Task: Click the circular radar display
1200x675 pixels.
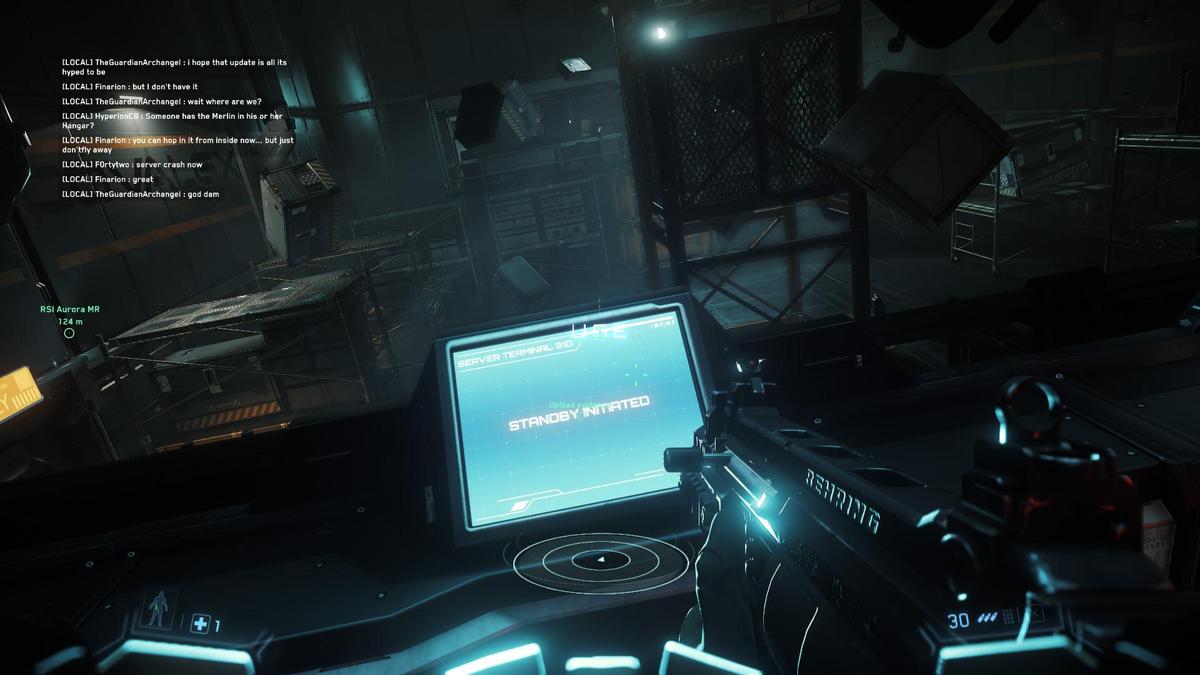Action: point(601,561)
